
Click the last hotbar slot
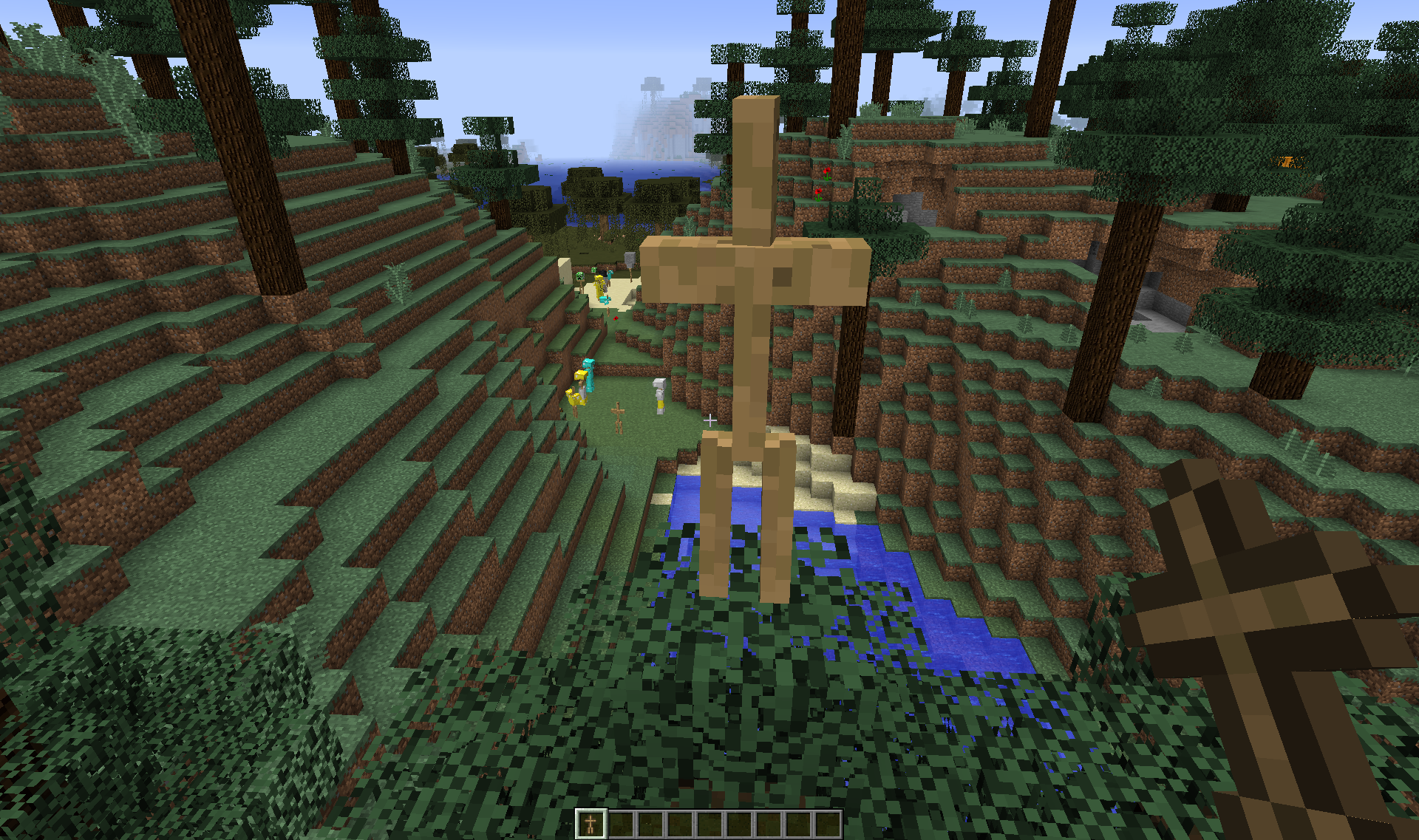[828, 823]
